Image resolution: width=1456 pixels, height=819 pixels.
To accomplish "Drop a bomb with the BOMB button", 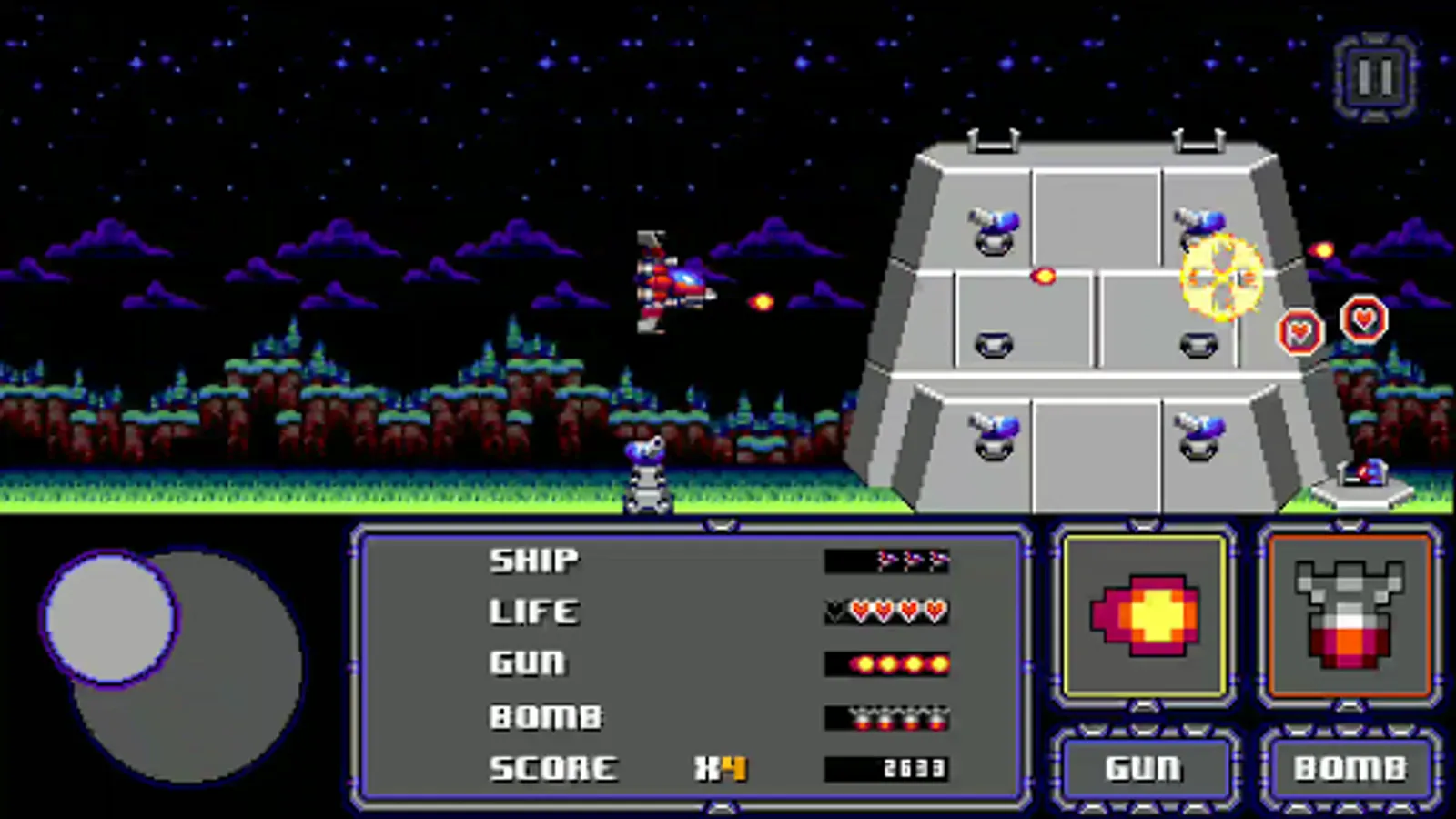I will click(1350, 769).
